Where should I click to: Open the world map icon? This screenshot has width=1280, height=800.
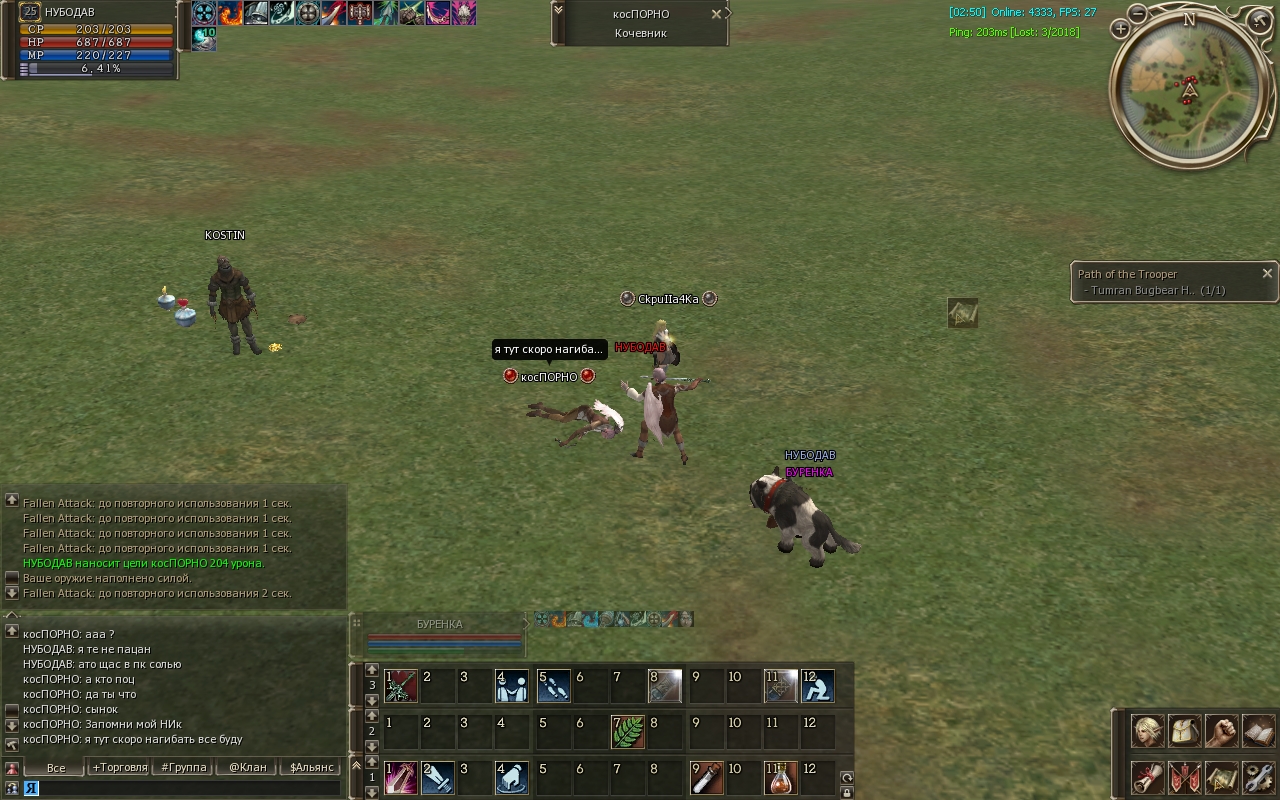coord(1221,777)
